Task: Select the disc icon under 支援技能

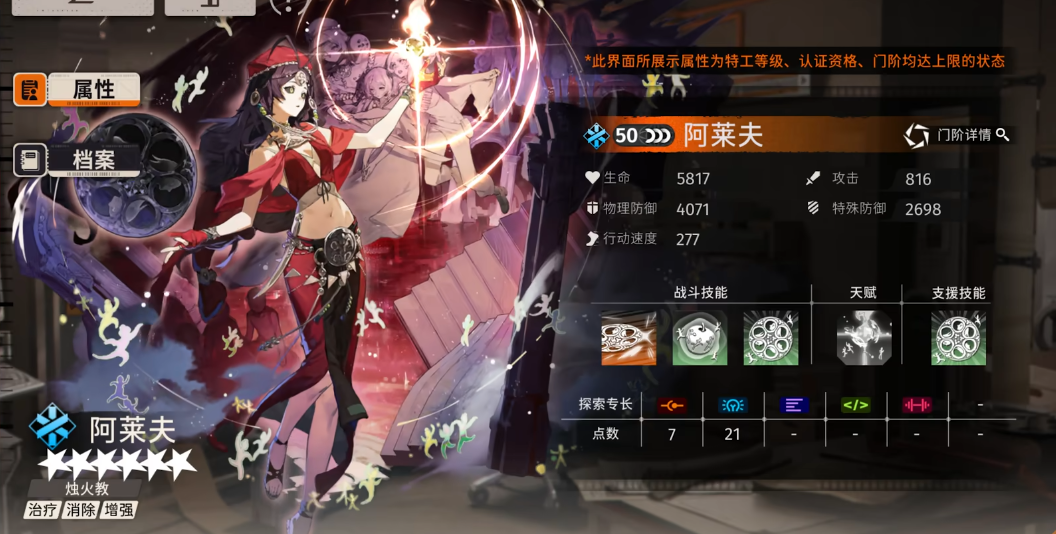Action: (x=958, y=338)
